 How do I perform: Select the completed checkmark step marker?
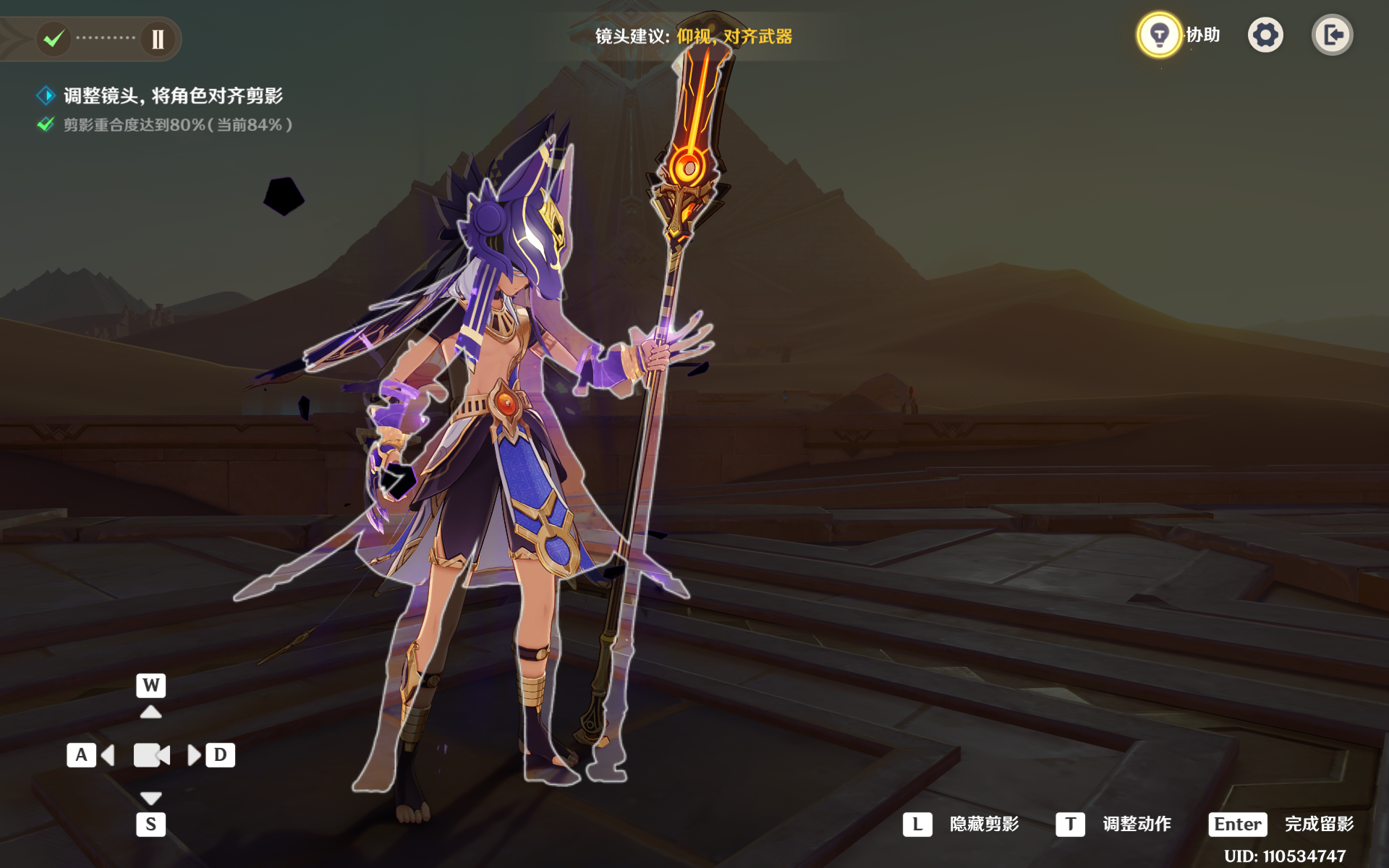point(54,38)
